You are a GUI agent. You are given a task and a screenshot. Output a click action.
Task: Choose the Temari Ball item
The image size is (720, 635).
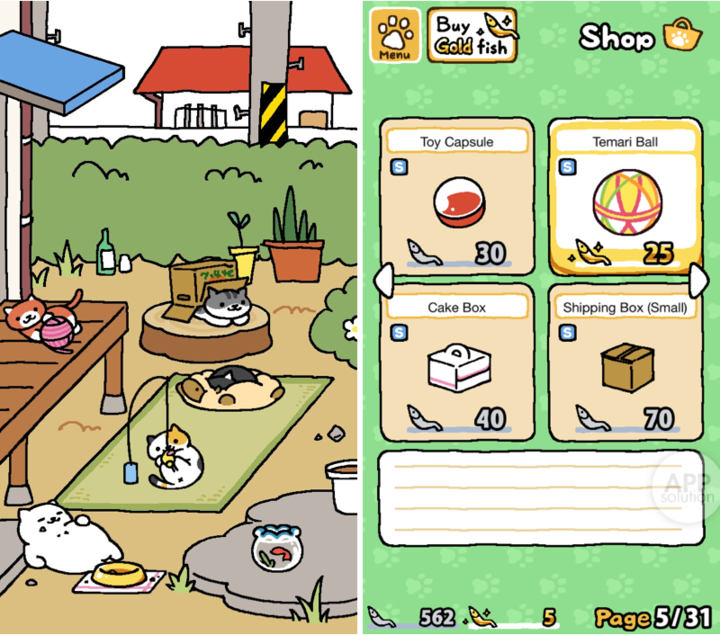(x=624, y=198)
